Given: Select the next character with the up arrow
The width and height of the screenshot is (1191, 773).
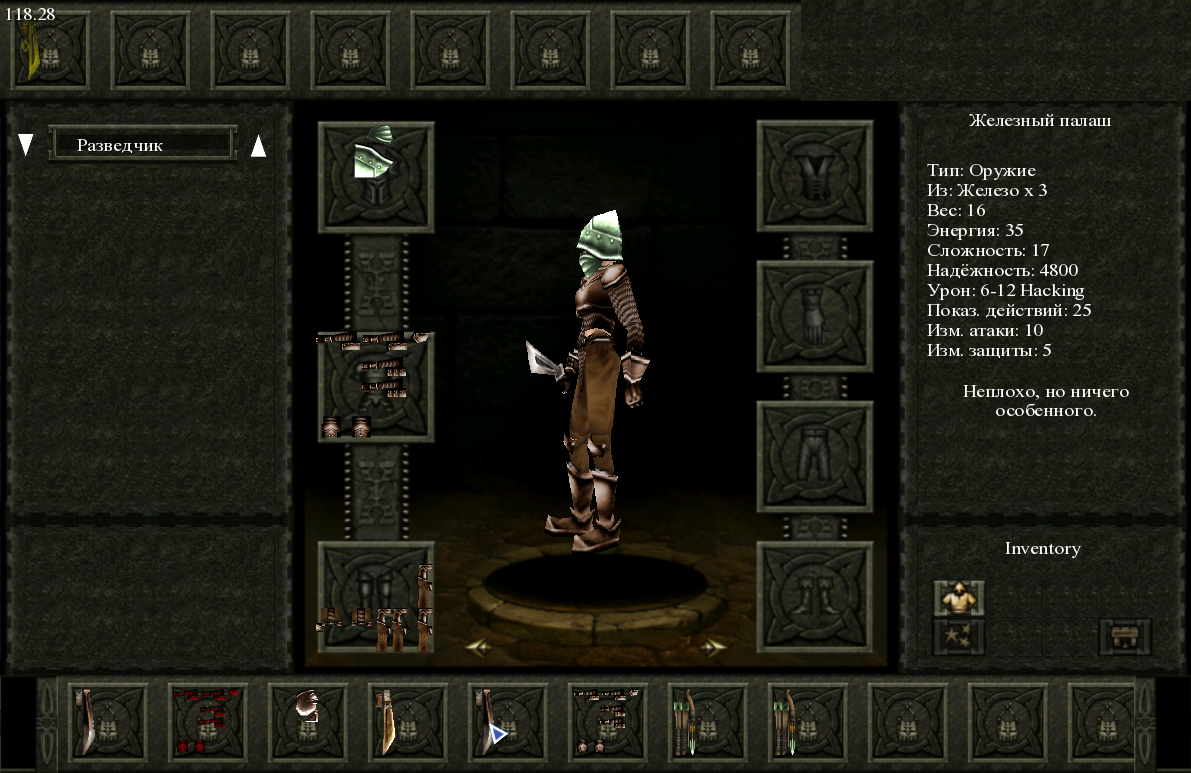Looking at the screenshot, I should (258, 146).
